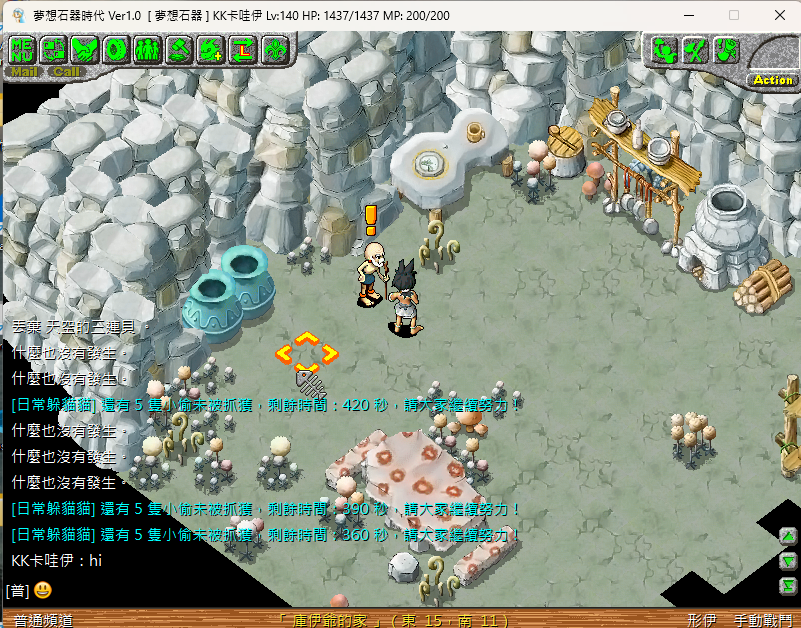Click the gavel auction icon
Image resolution: width=801 pixels, height=628 pixels.
tap(179, 48)
